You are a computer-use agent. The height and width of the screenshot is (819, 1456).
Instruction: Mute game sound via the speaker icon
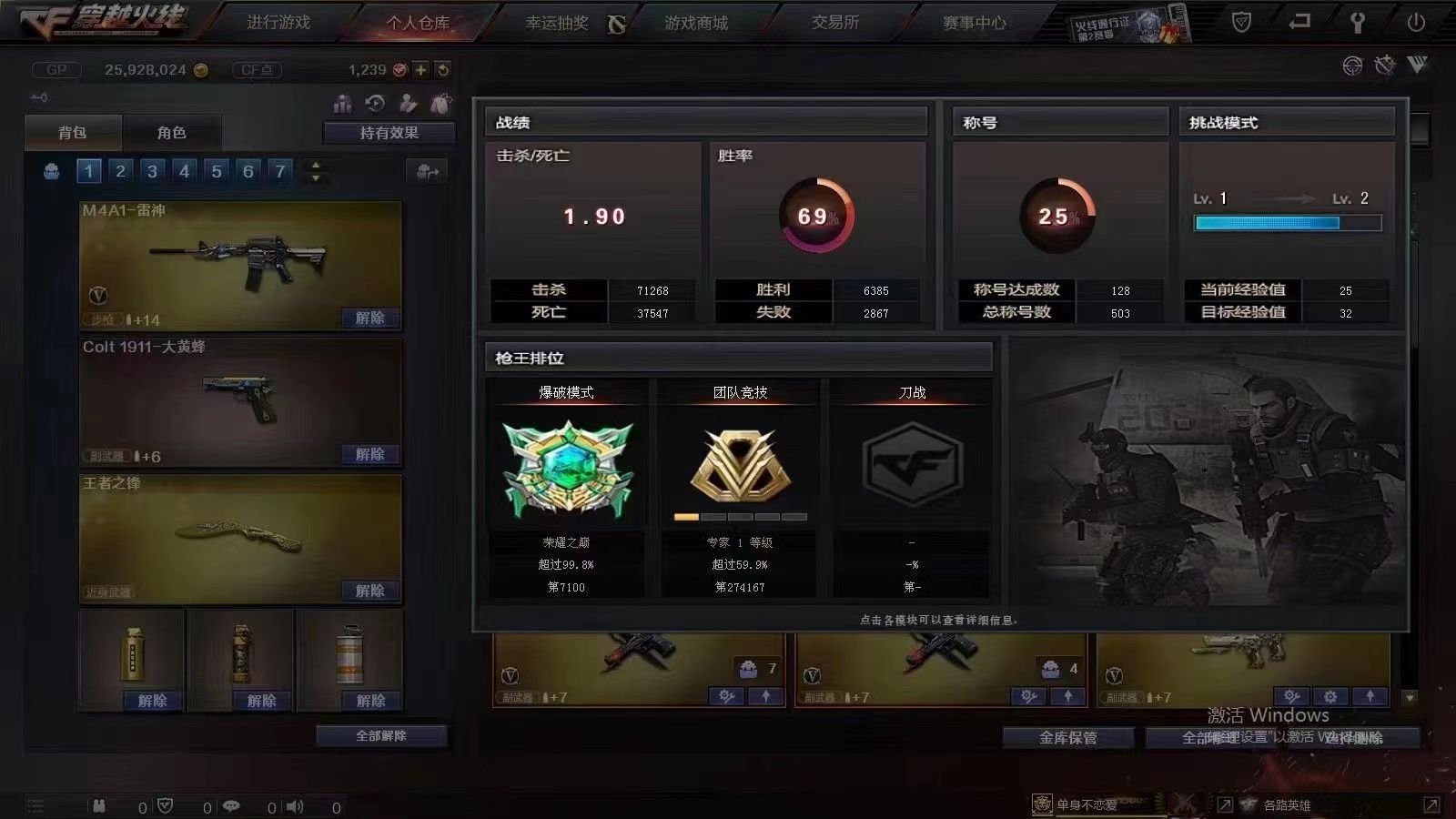point(296,806)
